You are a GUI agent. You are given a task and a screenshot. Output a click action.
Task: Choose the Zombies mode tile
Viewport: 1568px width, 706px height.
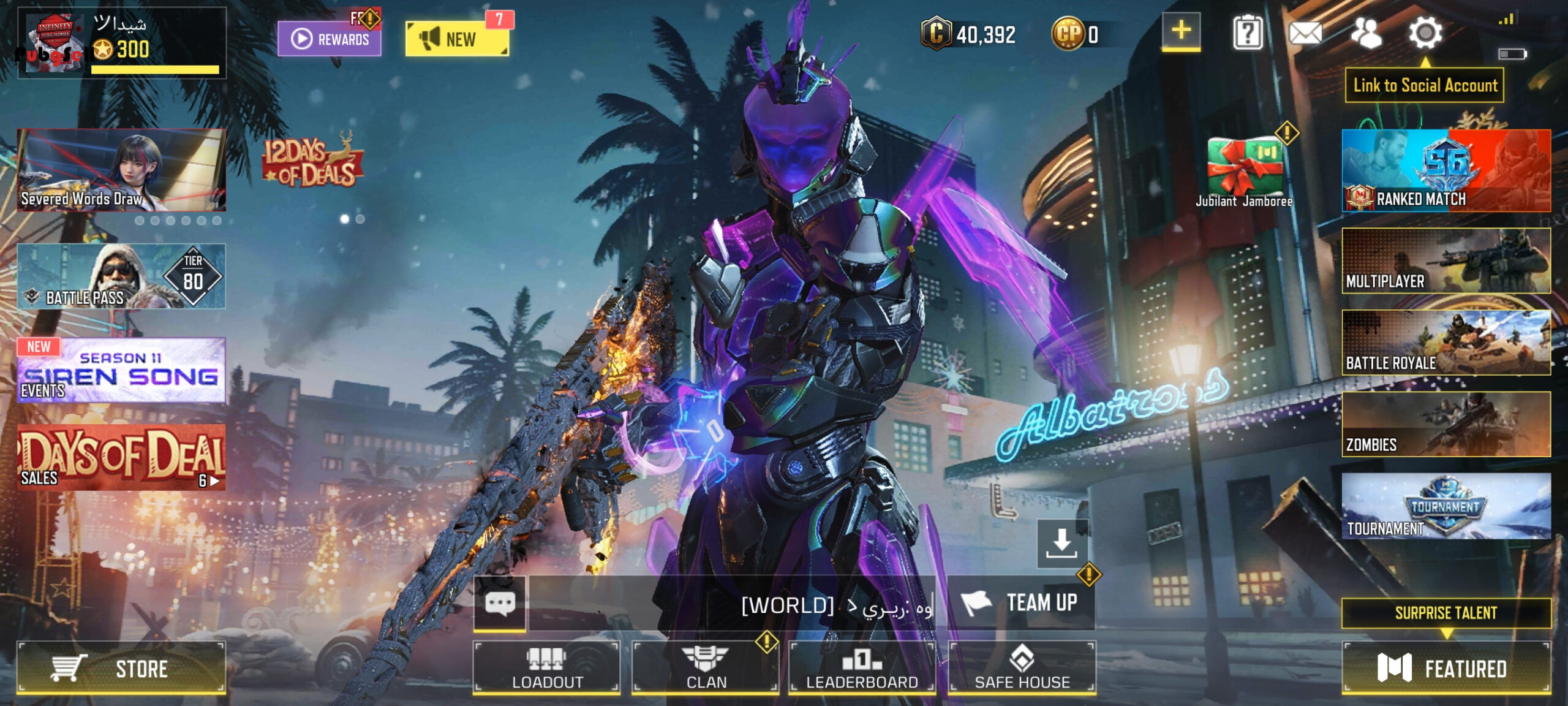(x=1445, y=424)
